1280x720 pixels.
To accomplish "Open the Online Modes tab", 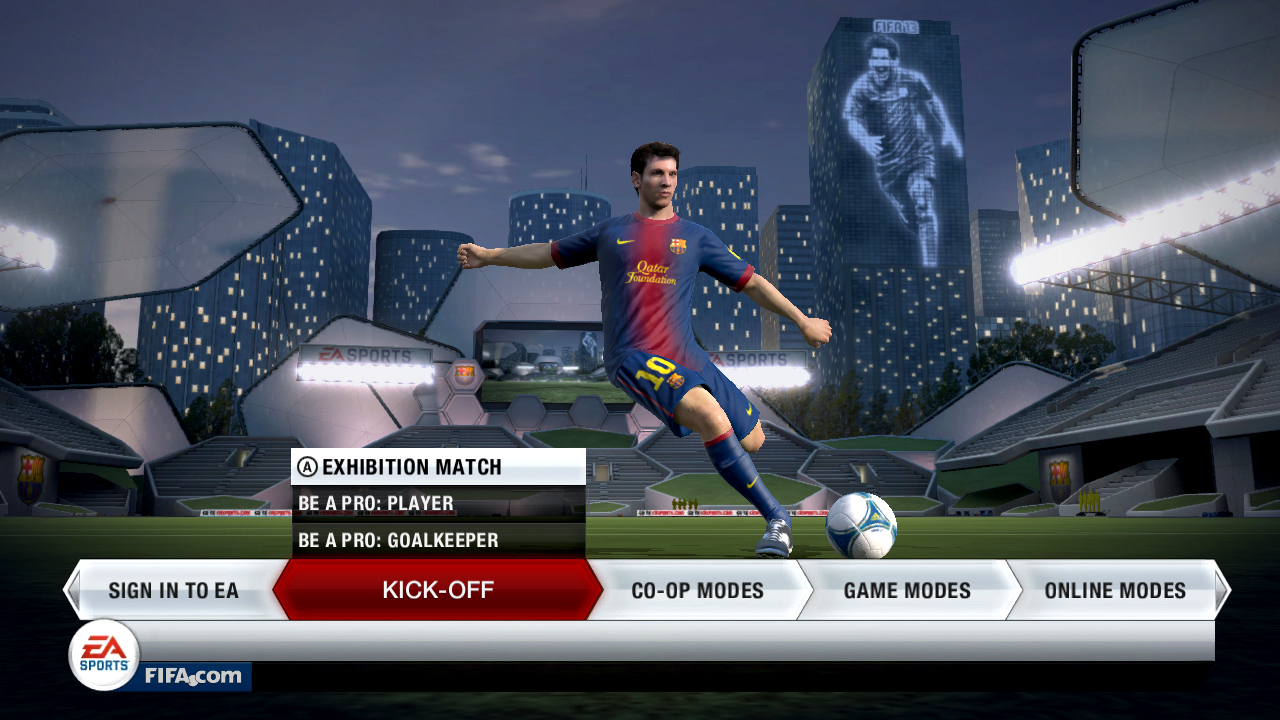I will pos(1115,590).
